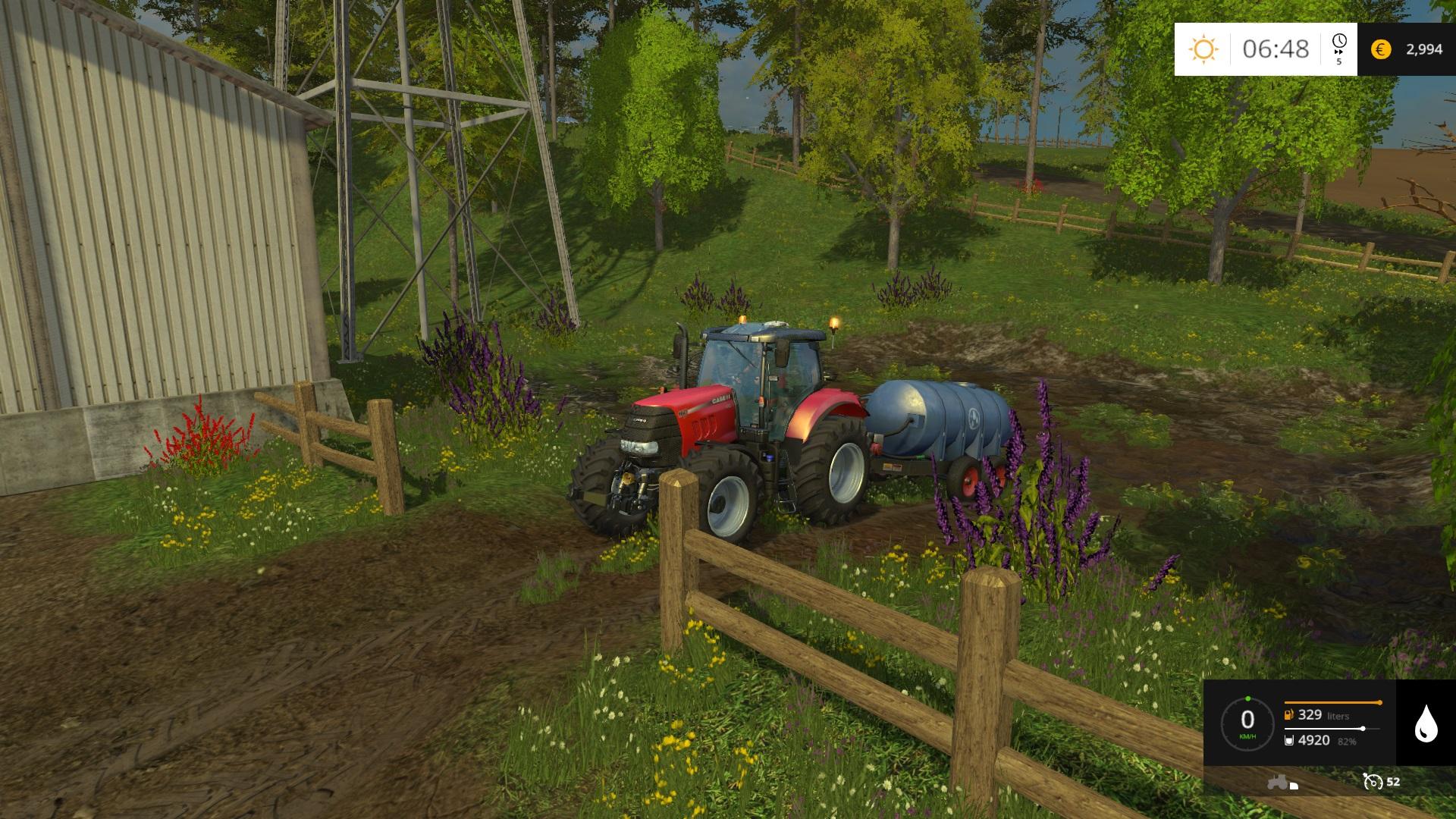Toggle the time speed multiplier 5
The image size is (1456, 819).
click(x=1340, y=61)
